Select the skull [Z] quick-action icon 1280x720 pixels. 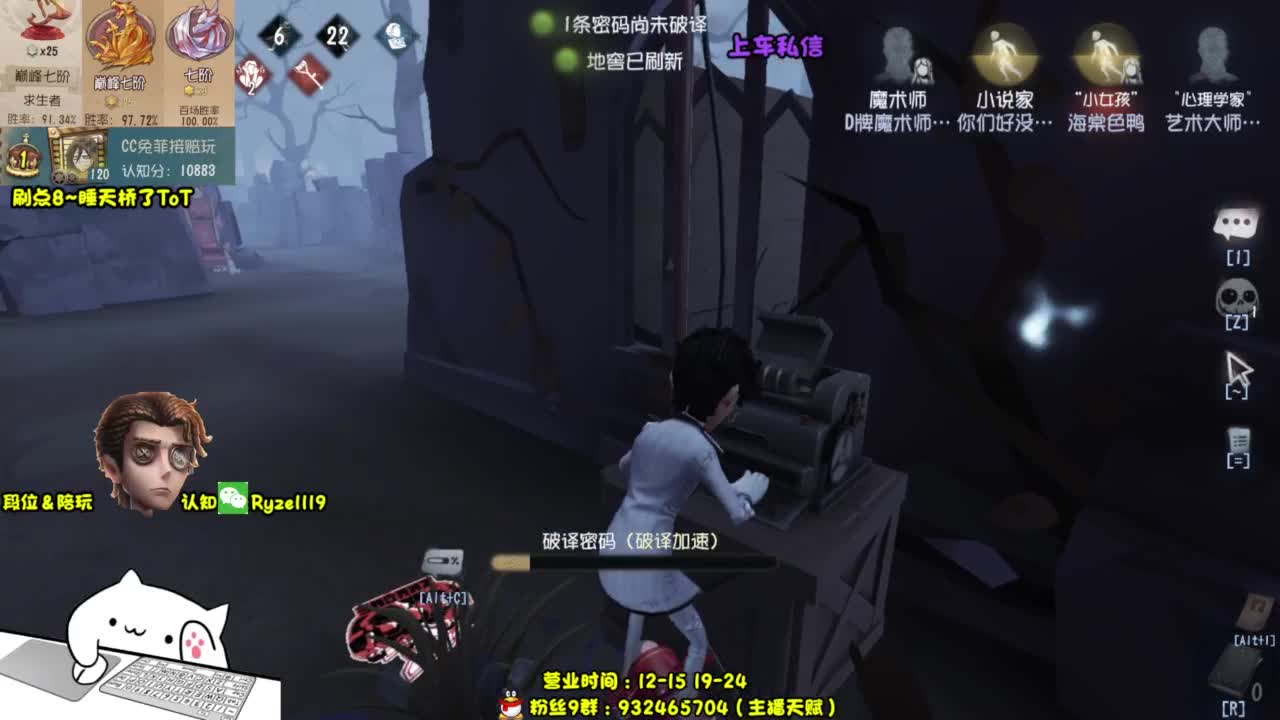point(1237,297)
